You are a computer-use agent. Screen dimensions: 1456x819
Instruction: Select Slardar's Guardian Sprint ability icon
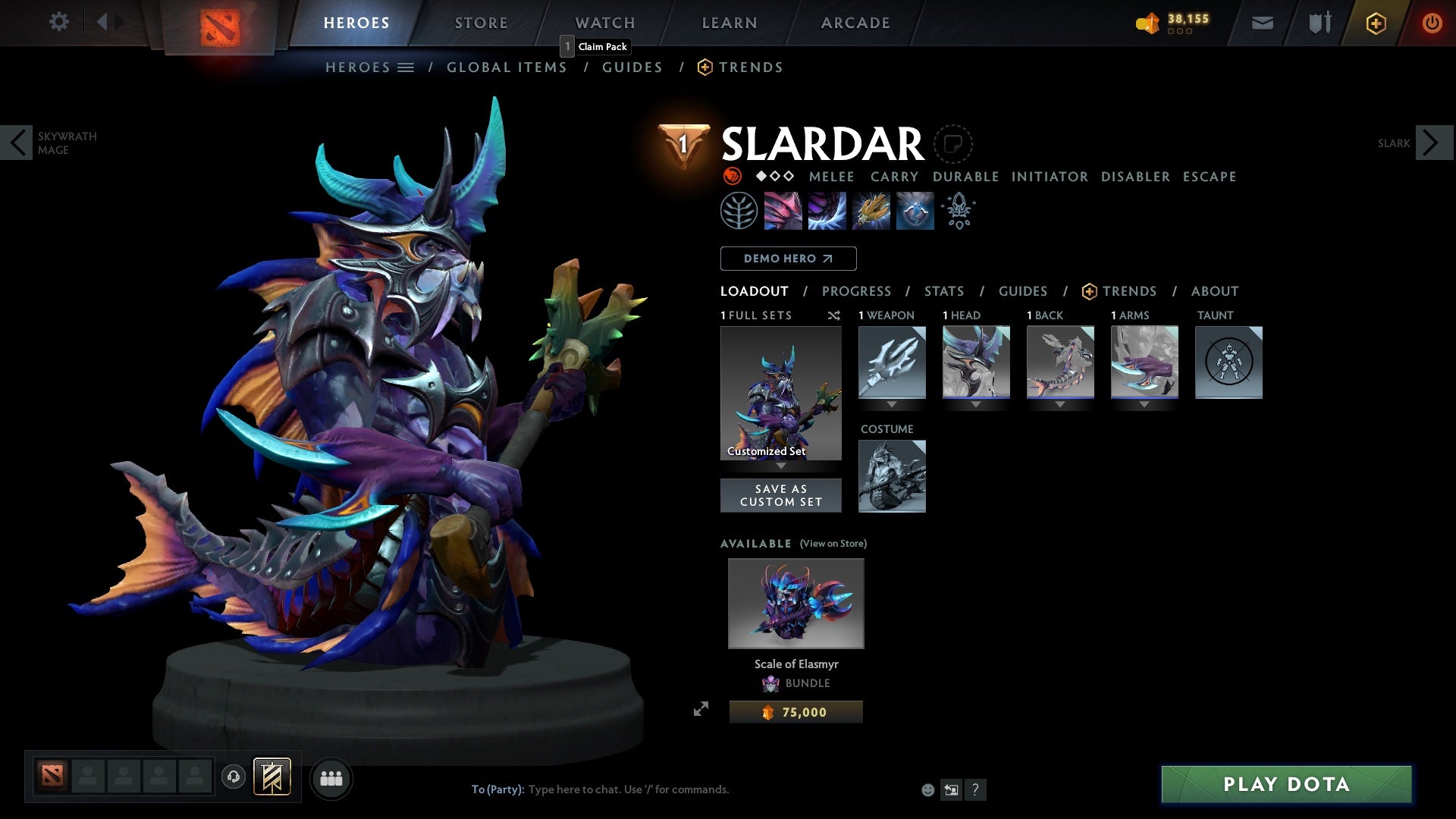[x=782, y=211]
